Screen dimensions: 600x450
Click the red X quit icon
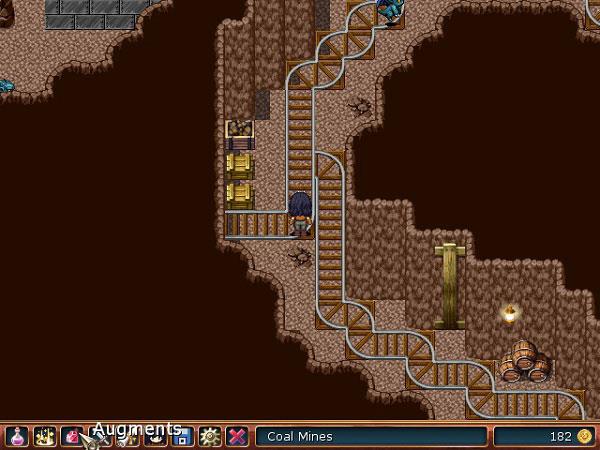tap(237, 436)
